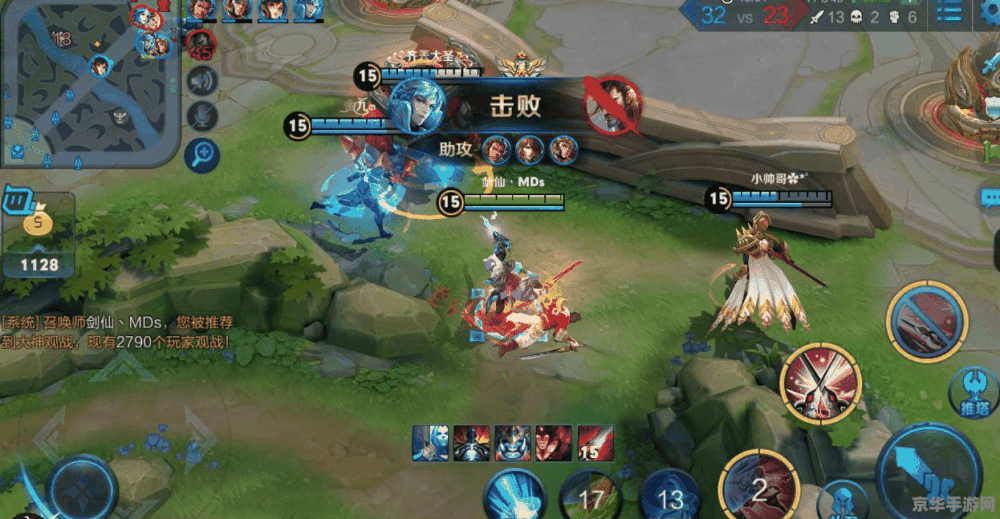Select the red sword item numbered 15
This screenshot has height=519, width=1000.
(x=596, y=441)
